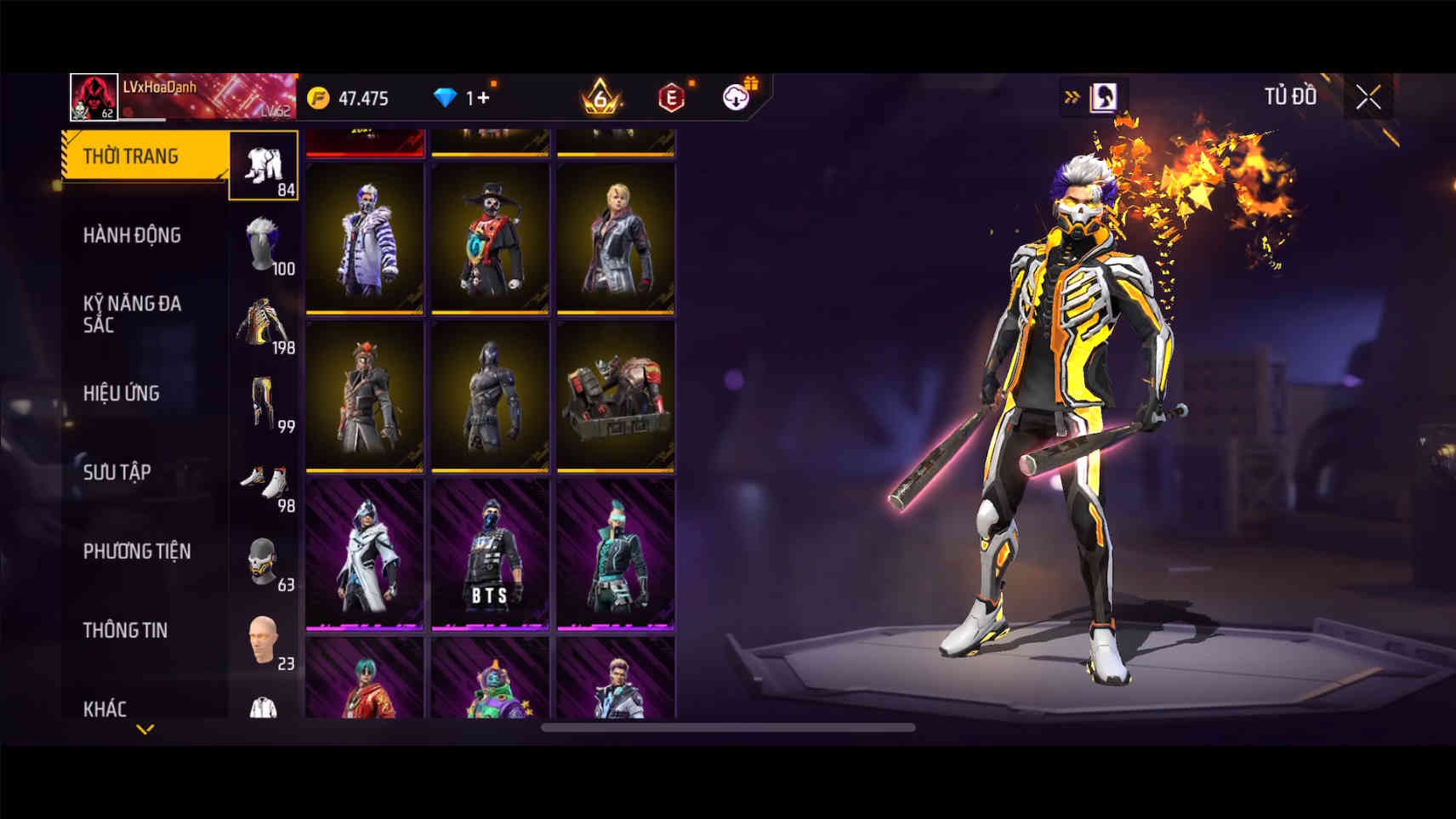This screenshot has width=1456, height=819.
Task: Open the hair and head subcategory
Action: (264, 244)
